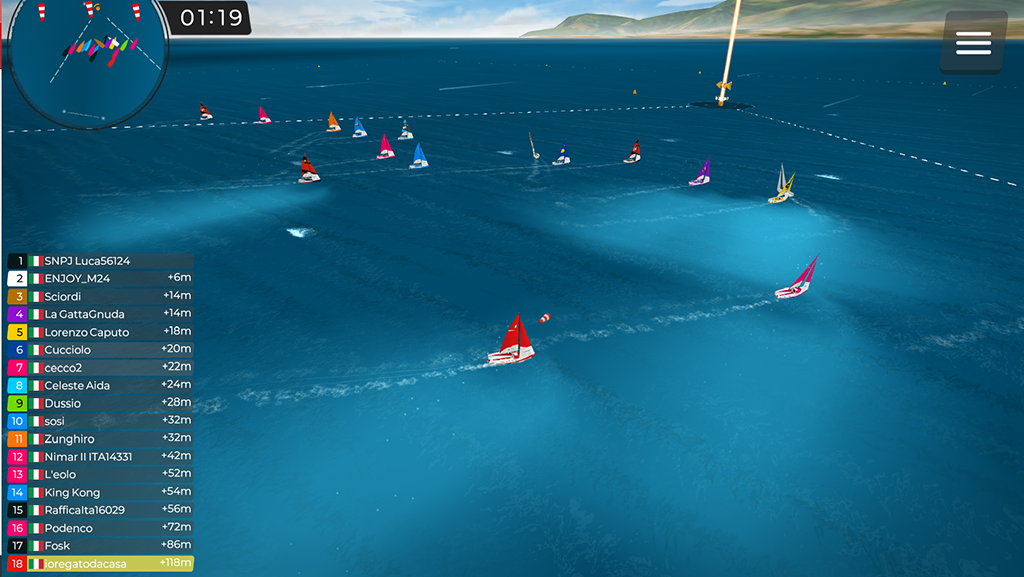
Task: Select La GattaGnuda leaderboard entry
Action: 100,314
